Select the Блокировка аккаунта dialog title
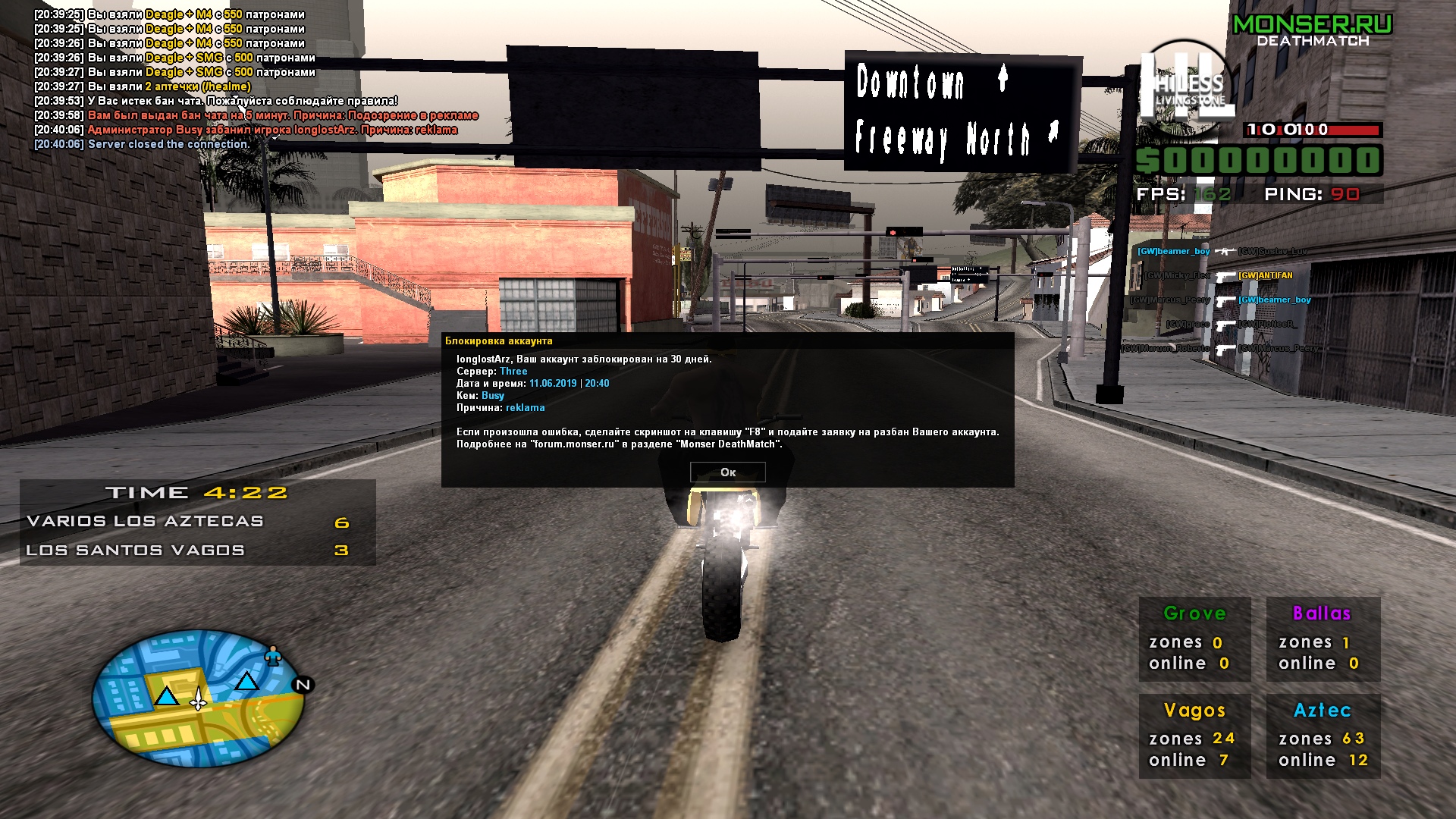 (x=500, y=342)
